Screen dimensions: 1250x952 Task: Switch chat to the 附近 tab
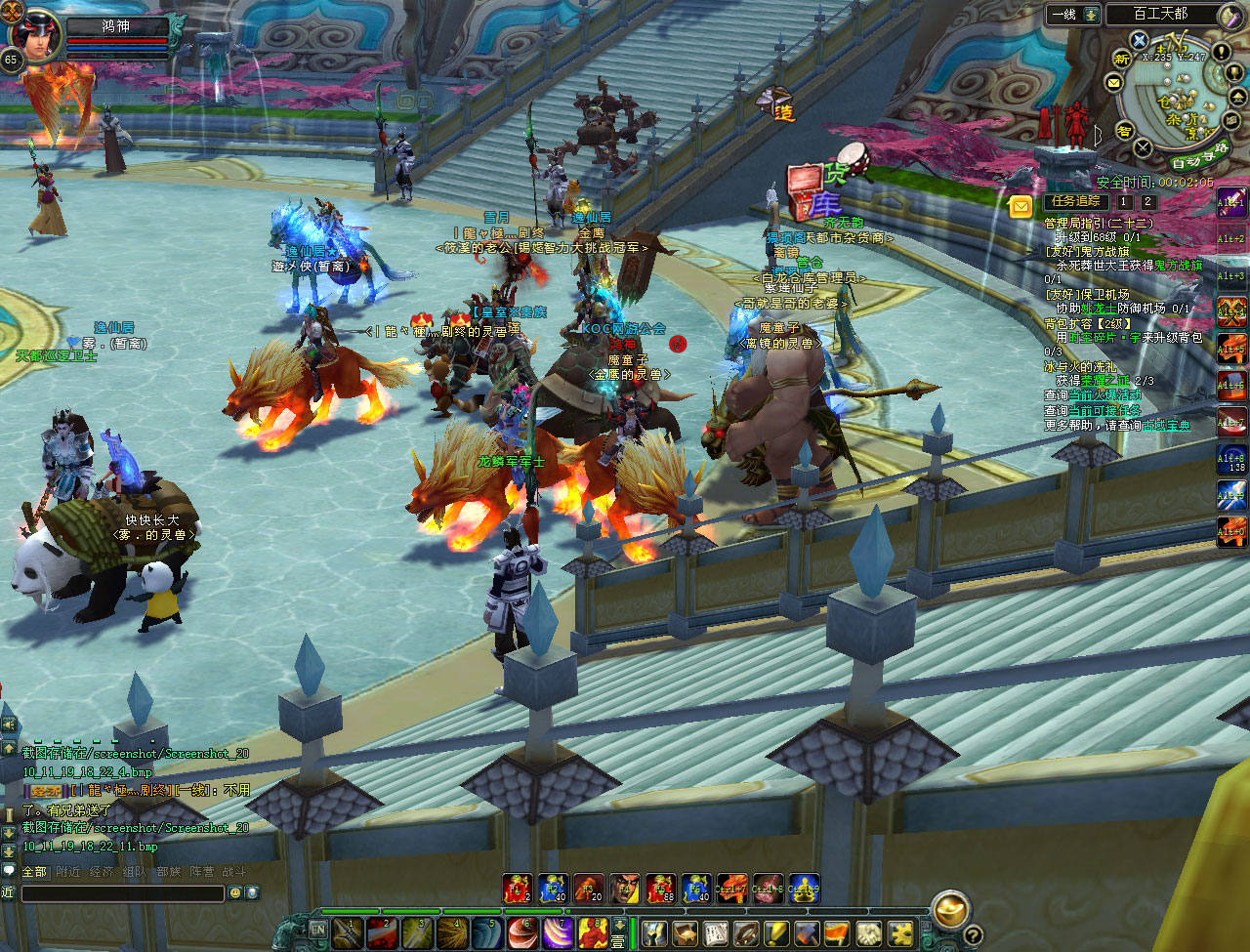coord(68,872)
